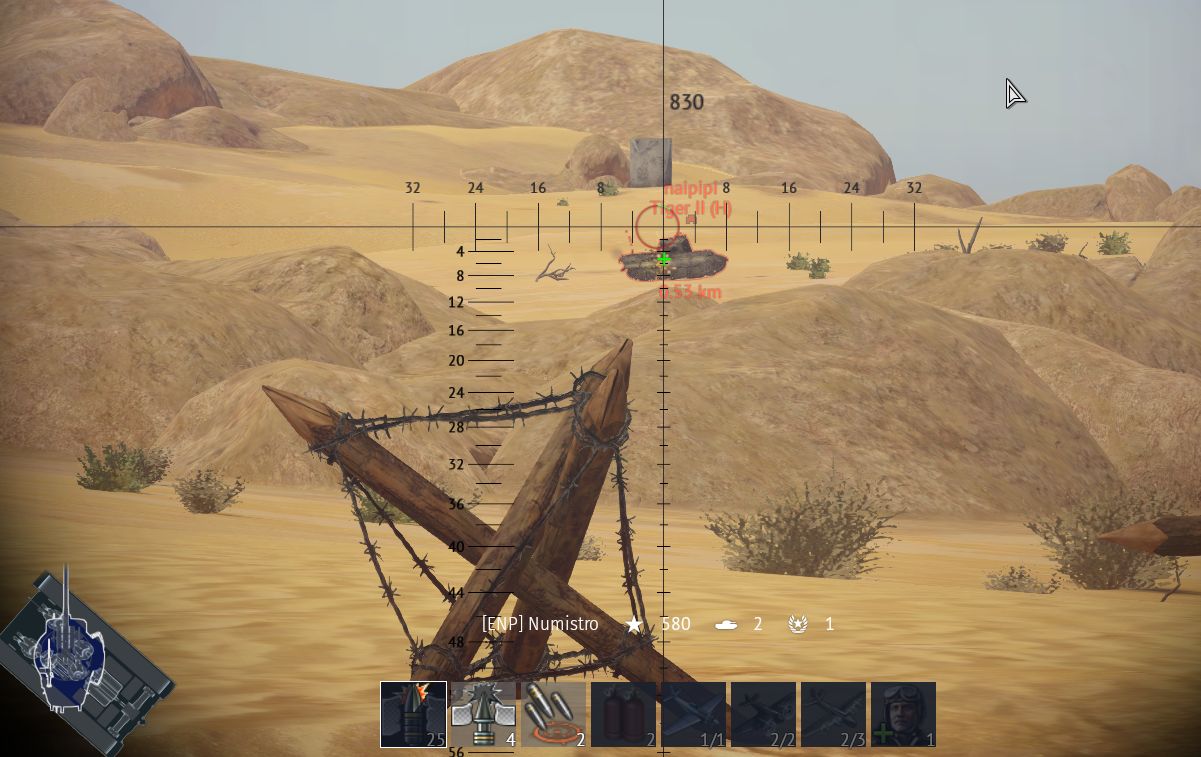Select the attack aircraft slot marked 2/2
The height and width of the screenshot is (757, 1201).
point(763,714)
